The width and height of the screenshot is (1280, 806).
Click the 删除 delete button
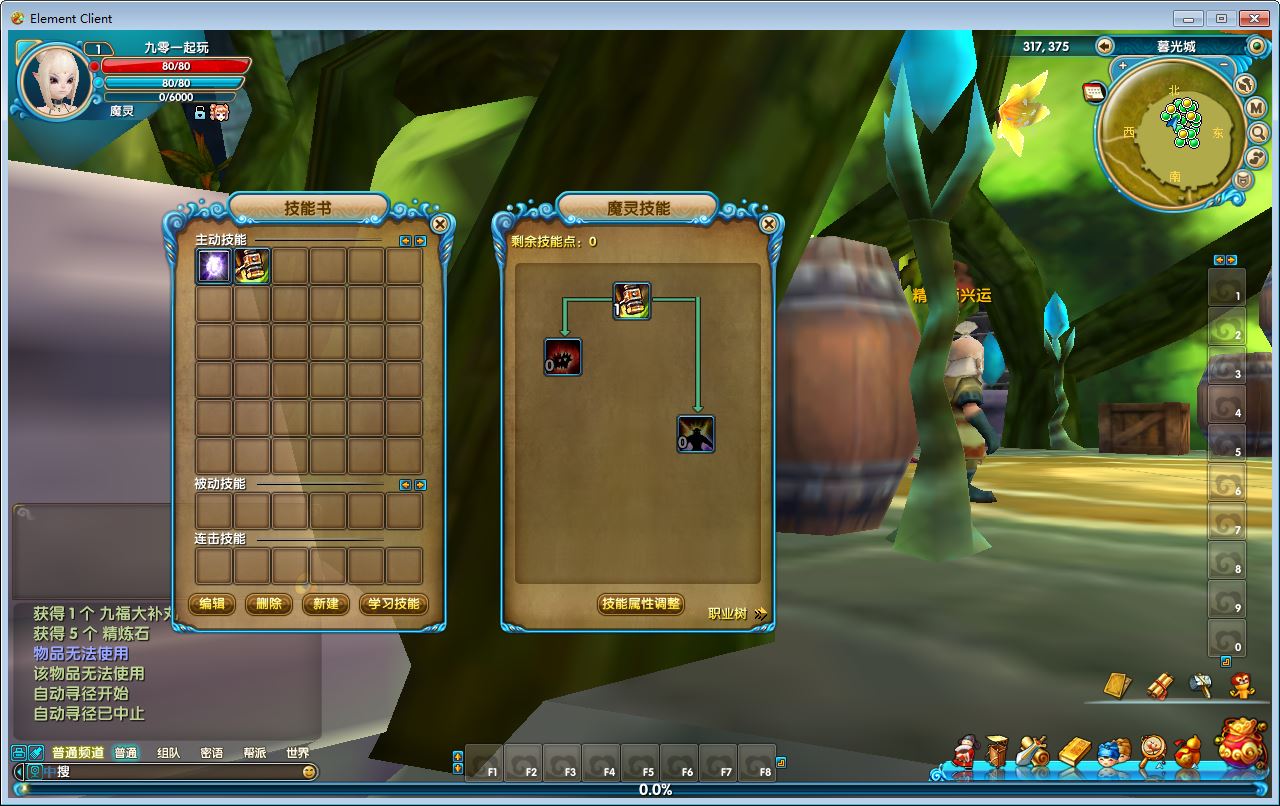269,604
